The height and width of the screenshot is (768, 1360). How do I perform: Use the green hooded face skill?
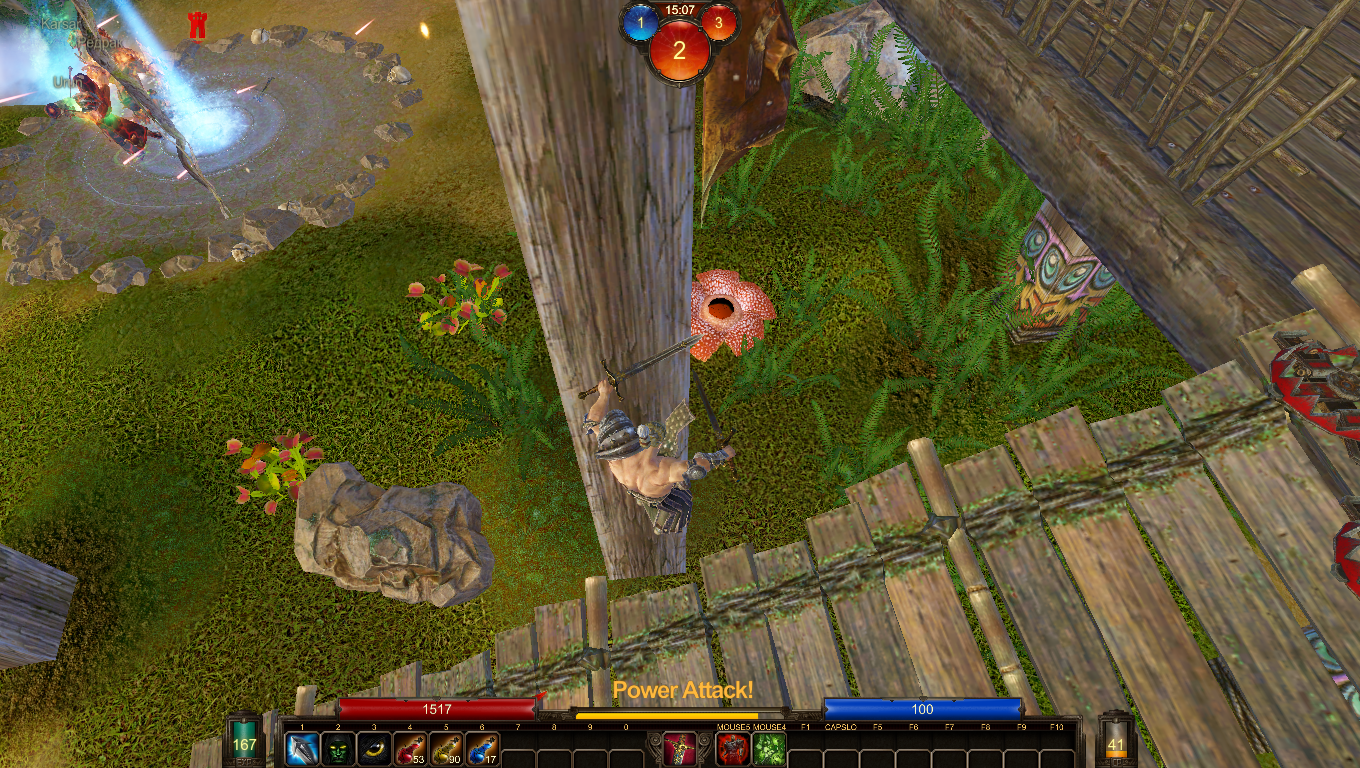(338, 749)
